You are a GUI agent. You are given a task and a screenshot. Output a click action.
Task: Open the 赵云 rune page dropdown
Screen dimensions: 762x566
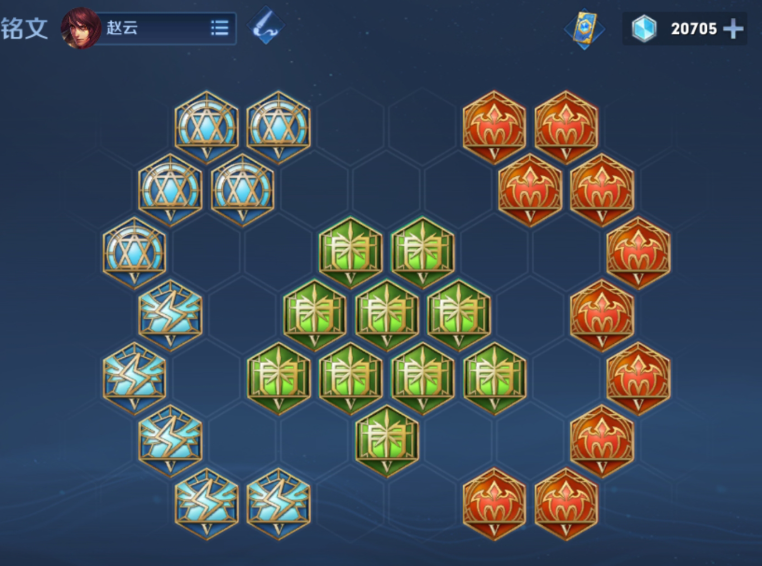219,28
